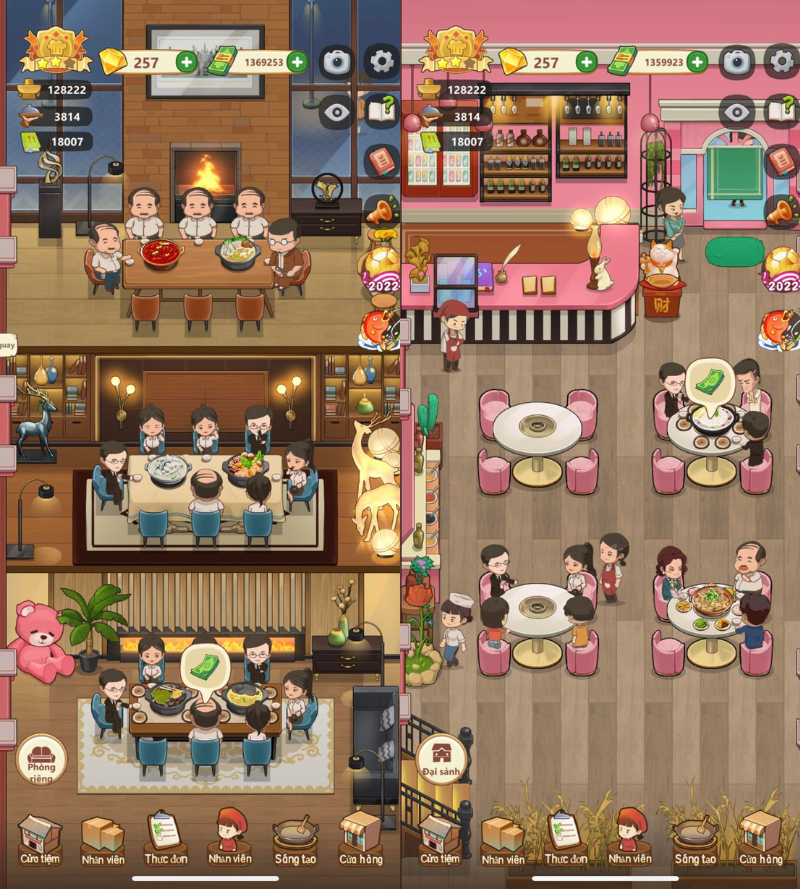Open the Phòng riêng private room button
This screenshot has height=889, width=800.
coord(41,762)
